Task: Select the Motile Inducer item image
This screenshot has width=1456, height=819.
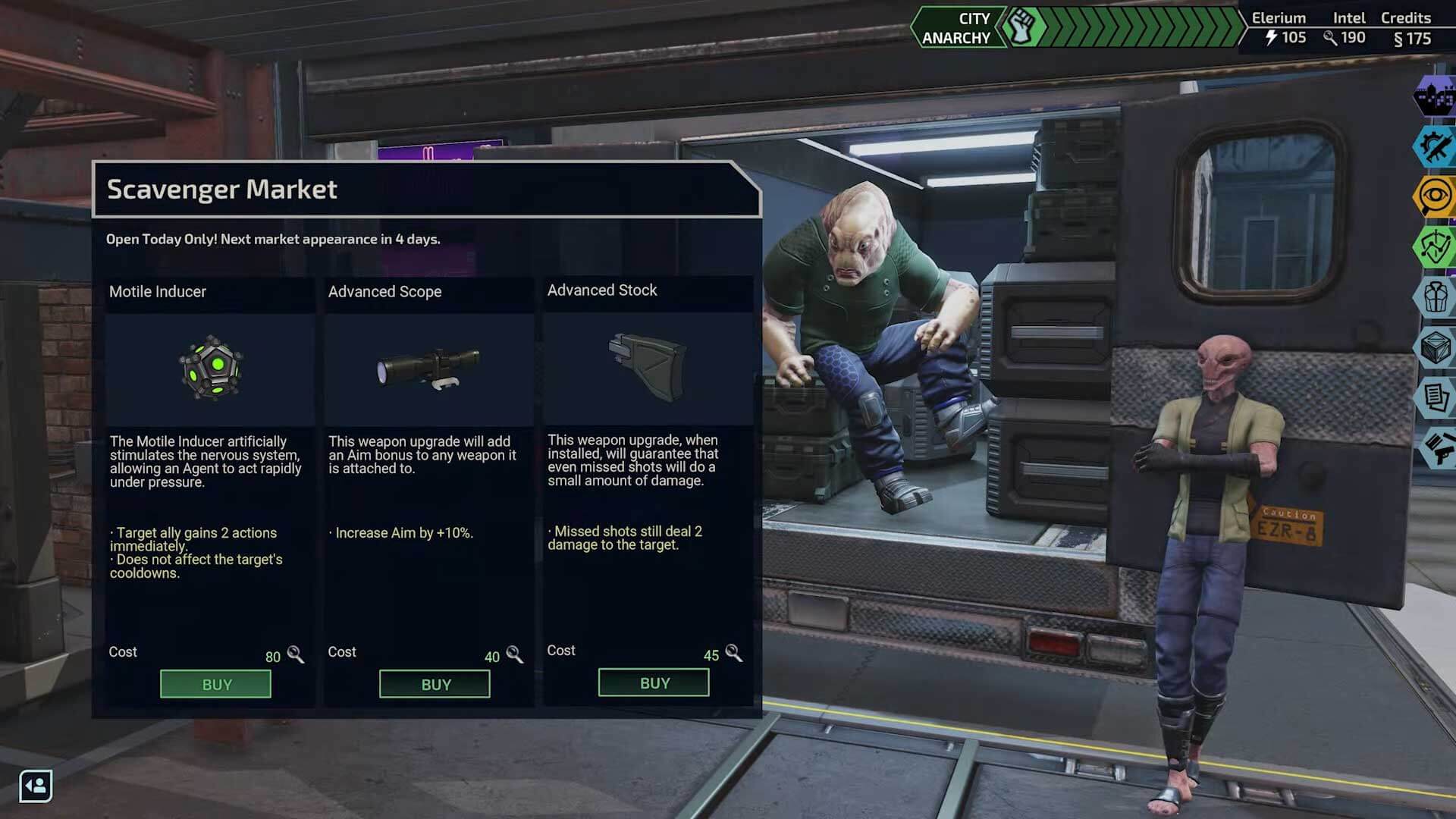Action: [210, 369]
